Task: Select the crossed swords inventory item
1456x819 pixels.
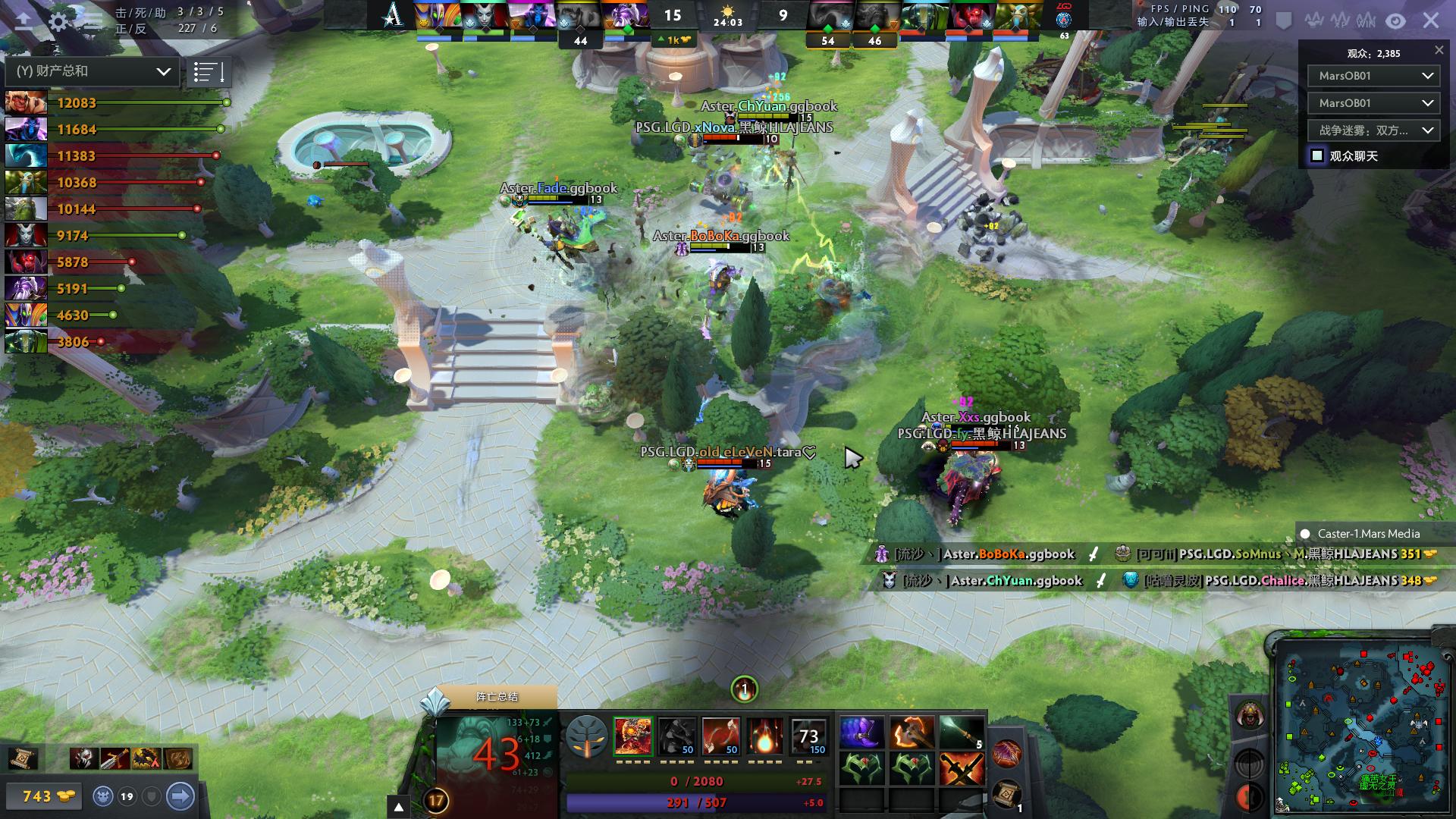Action: coord(962,770)
